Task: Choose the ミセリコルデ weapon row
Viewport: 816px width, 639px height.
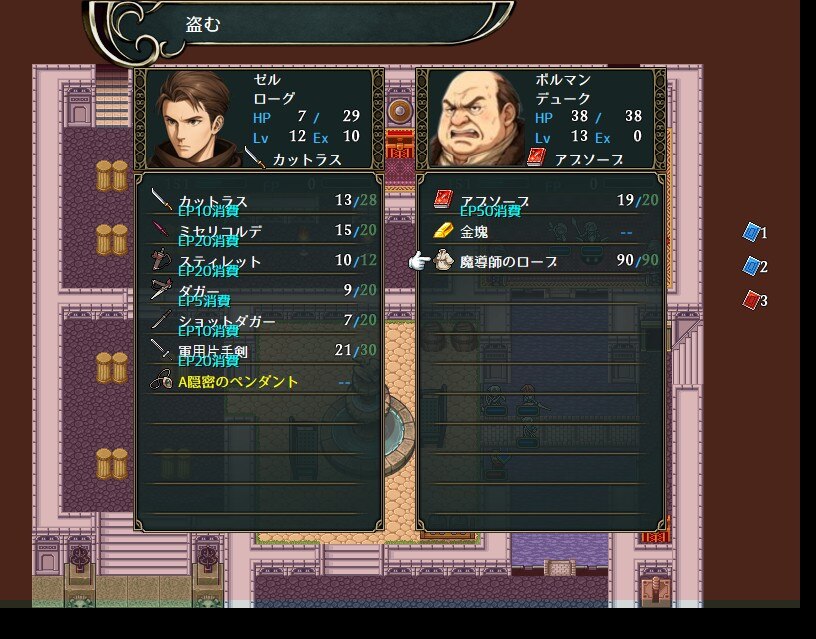Action: point(258,231)
